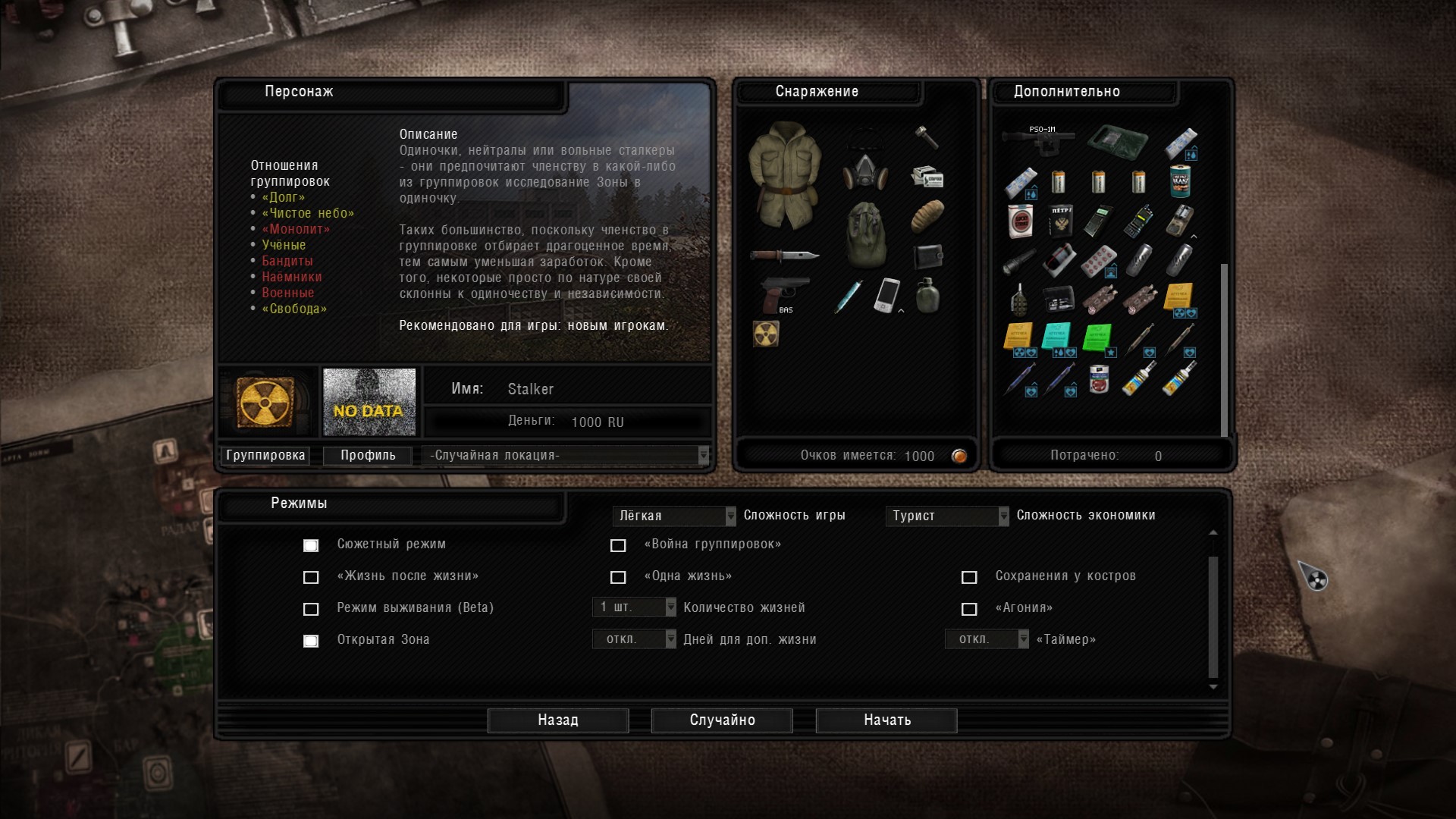
Task: Toggle the Сюжетный режим checkbox
Action: pos(311,545)
